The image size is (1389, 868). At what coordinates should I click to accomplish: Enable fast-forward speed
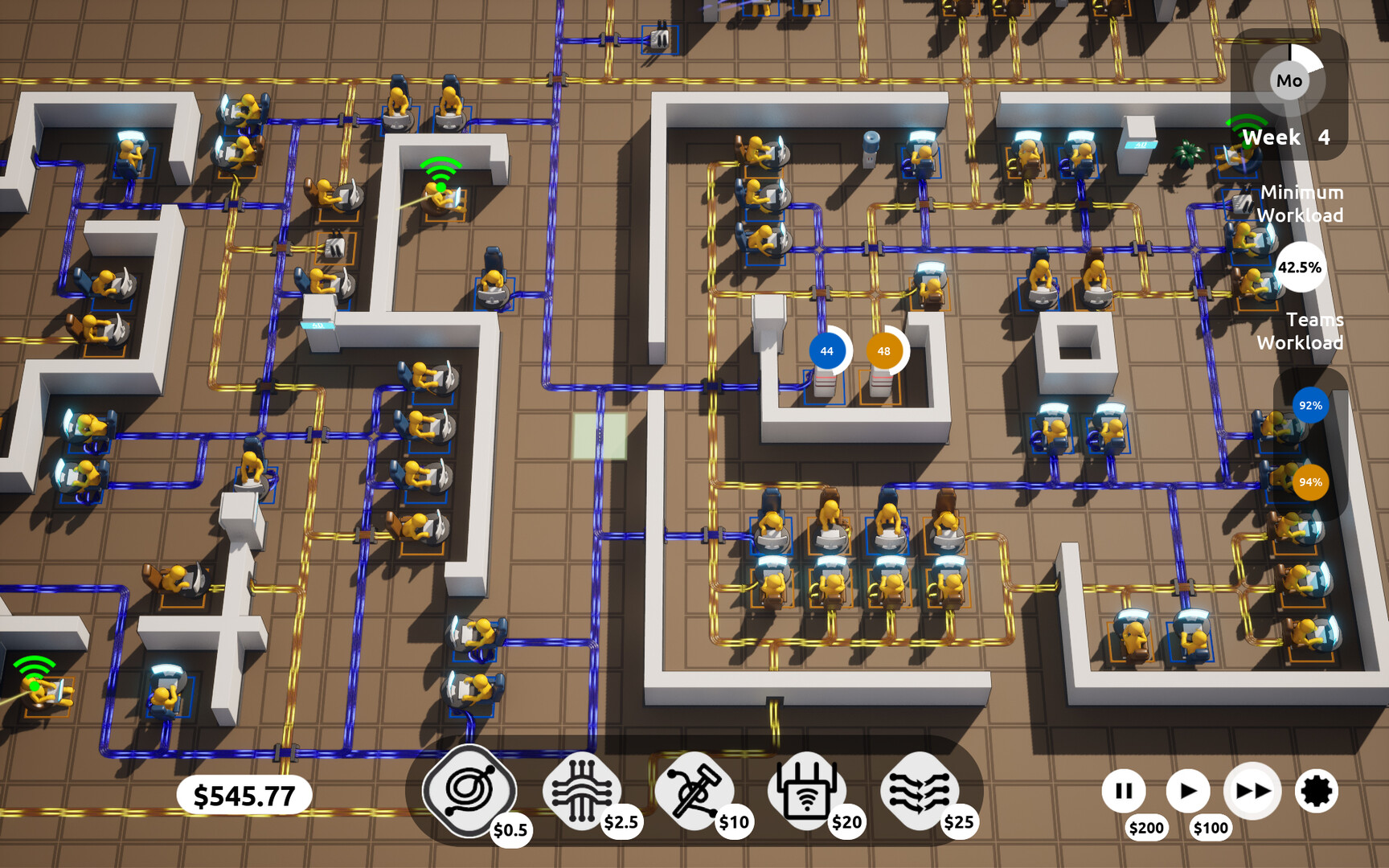coord(1252,791)
